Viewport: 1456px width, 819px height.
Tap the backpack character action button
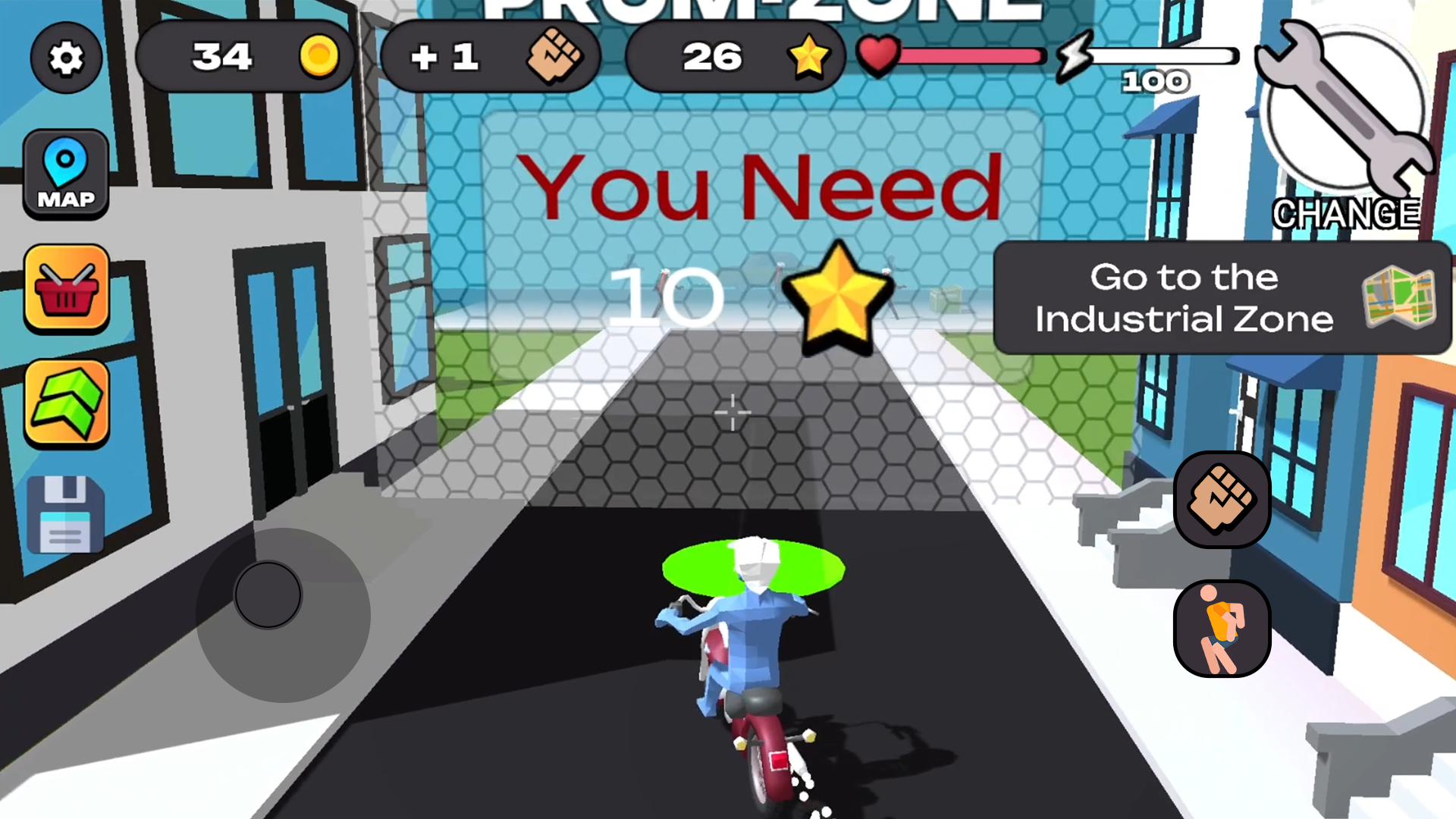coord(1222,628)
